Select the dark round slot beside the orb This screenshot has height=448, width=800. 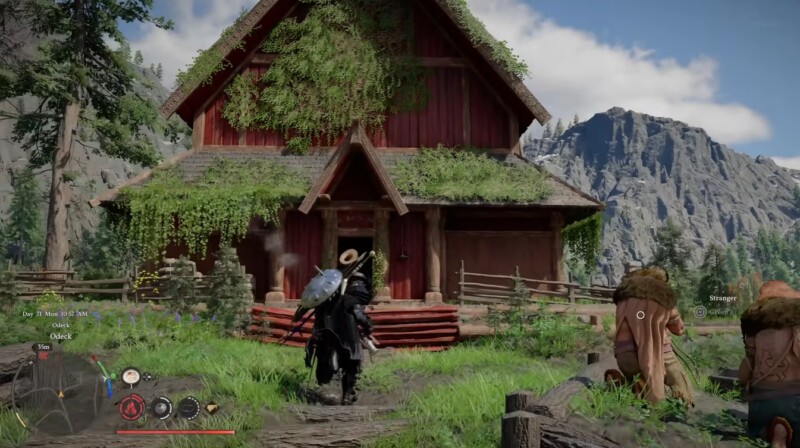[188, 407]
